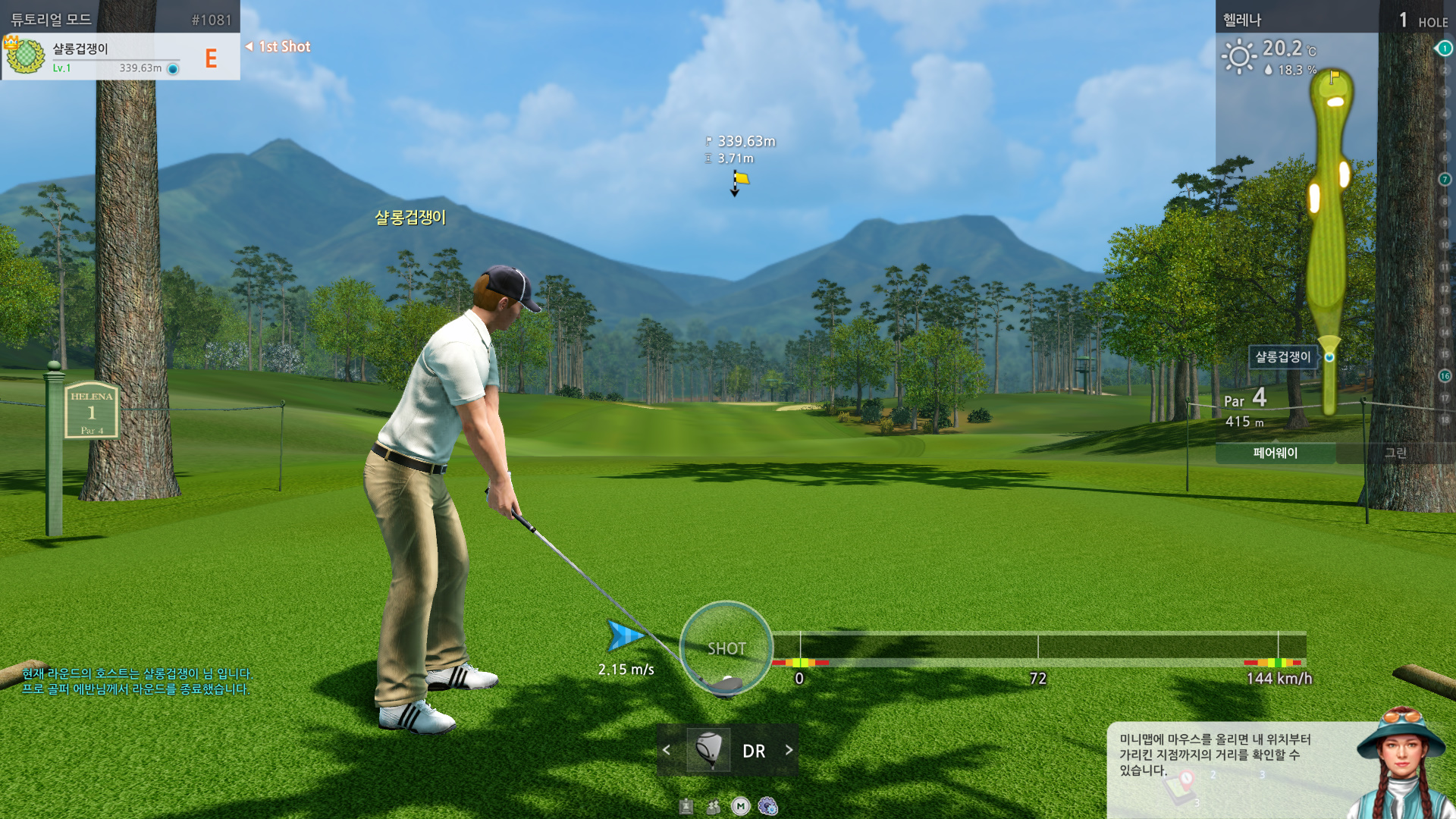Viewport: 1456px width, 819px height.
Task: Click the circular M icon
Action: pos(740,806)
